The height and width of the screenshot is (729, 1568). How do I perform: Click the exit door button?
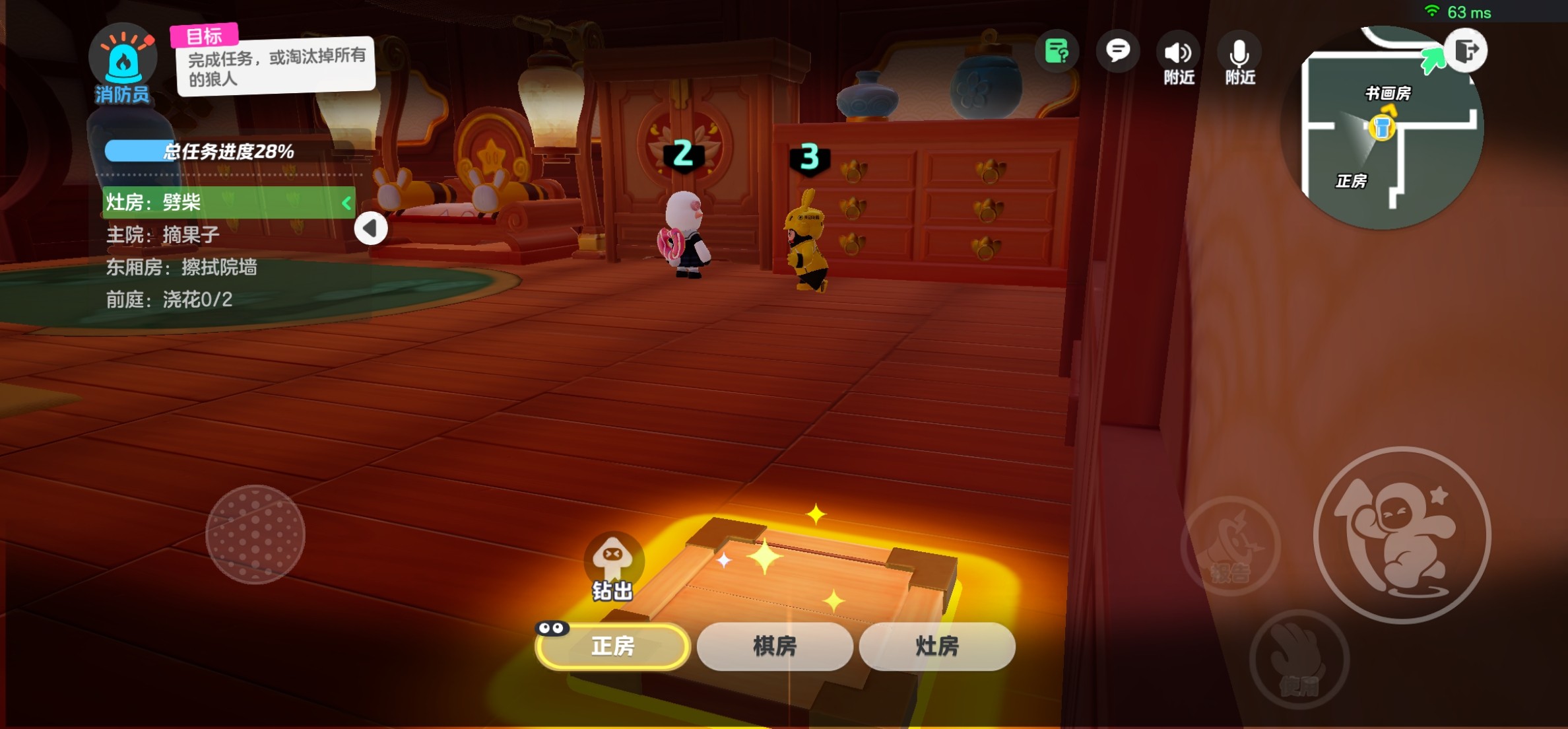[x=1466, y=50]
